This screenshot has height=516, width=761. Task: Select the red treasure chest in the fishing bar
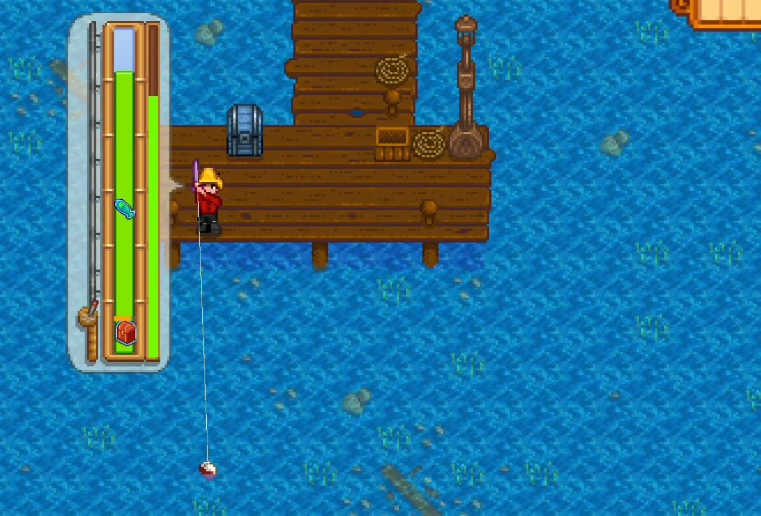[x=125, y=332]
